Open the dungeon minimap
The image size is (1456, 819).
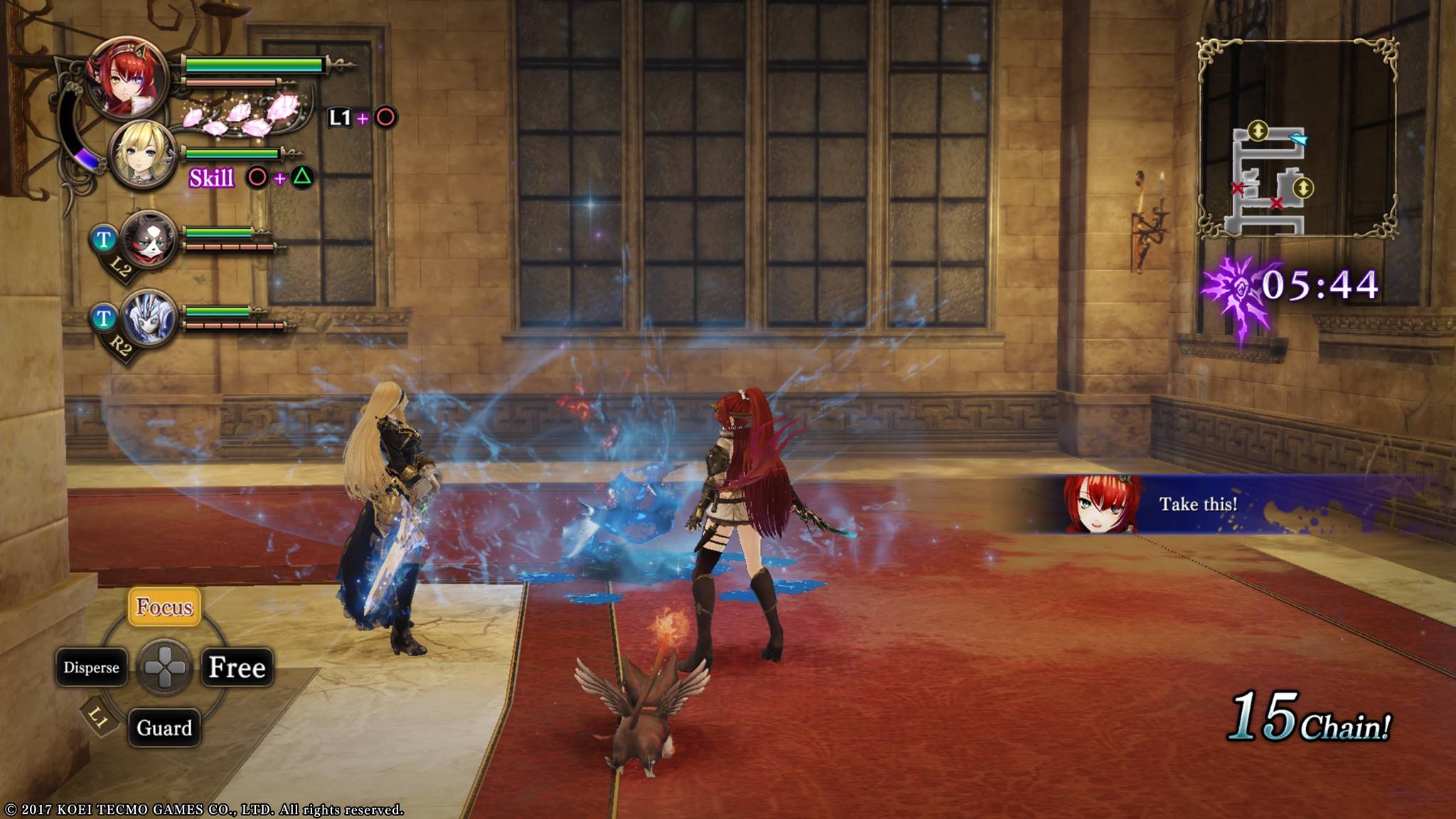1297,139
